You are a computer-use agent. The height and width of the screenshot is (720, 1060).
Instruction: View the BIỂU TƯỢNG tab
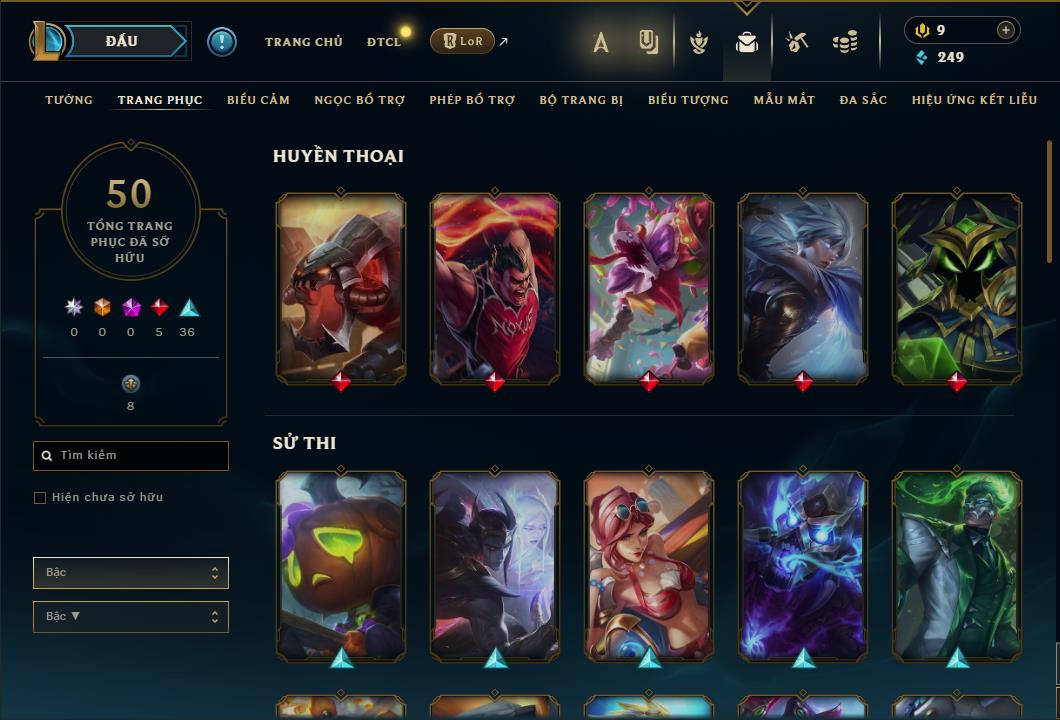pyautogui.click(x=688, y=100)
